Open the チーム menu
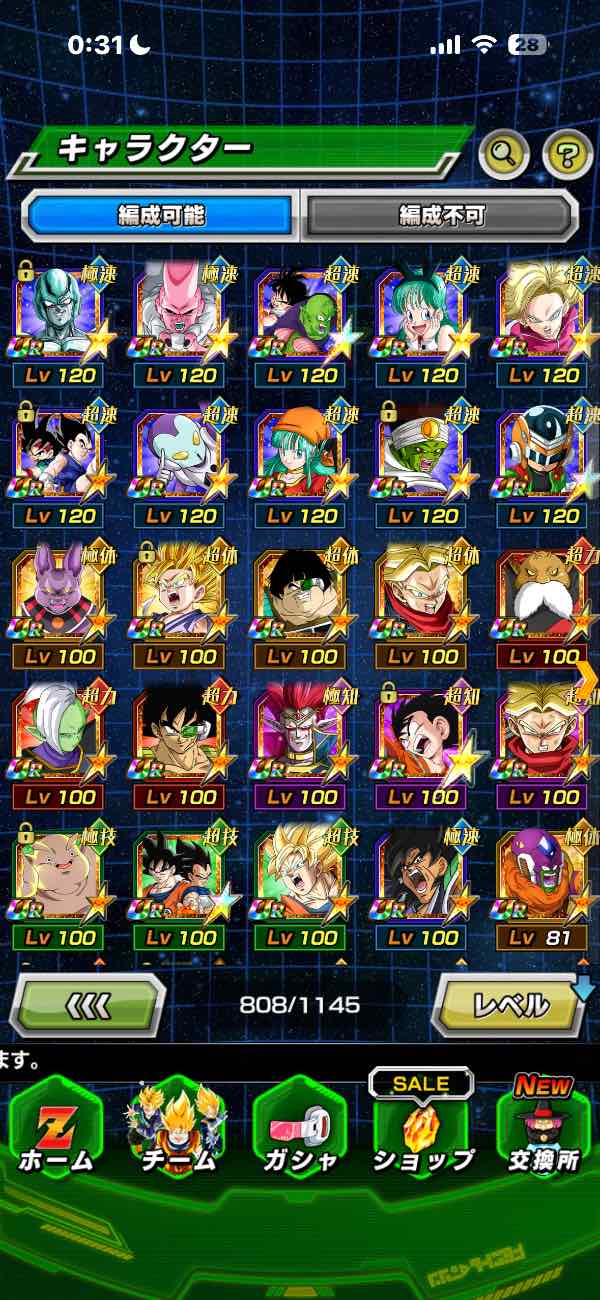Screen dimensions: 600x1300 tap(176, 1132)
